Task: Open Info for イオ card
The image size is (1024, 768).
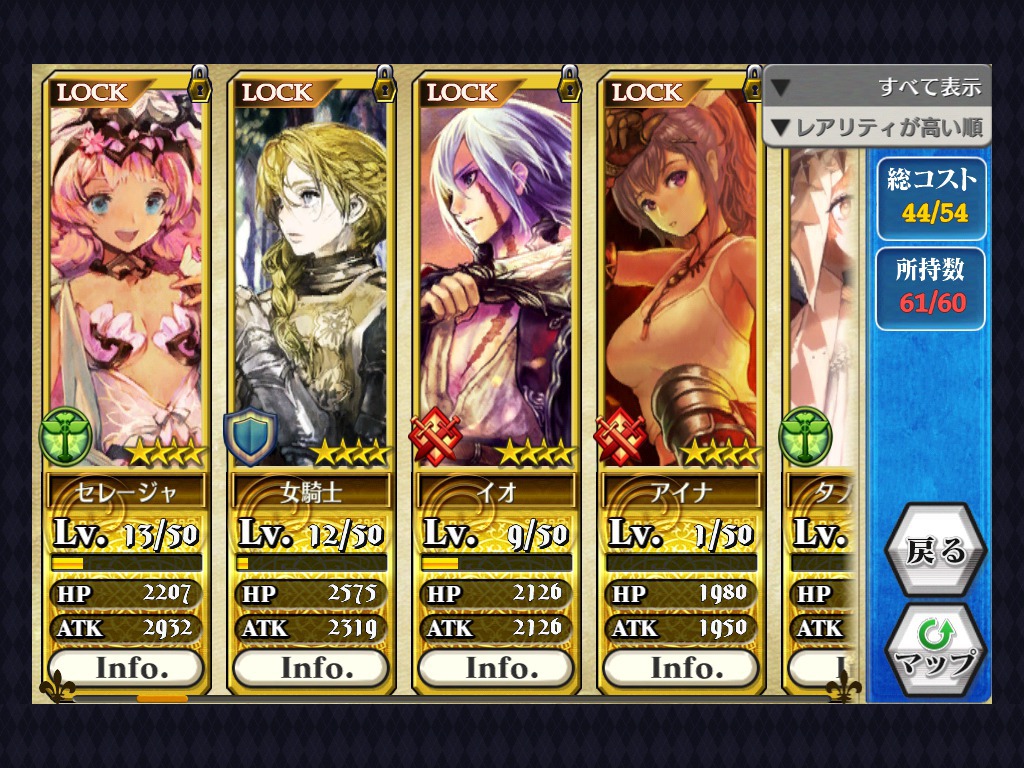Action: point(495,667)
